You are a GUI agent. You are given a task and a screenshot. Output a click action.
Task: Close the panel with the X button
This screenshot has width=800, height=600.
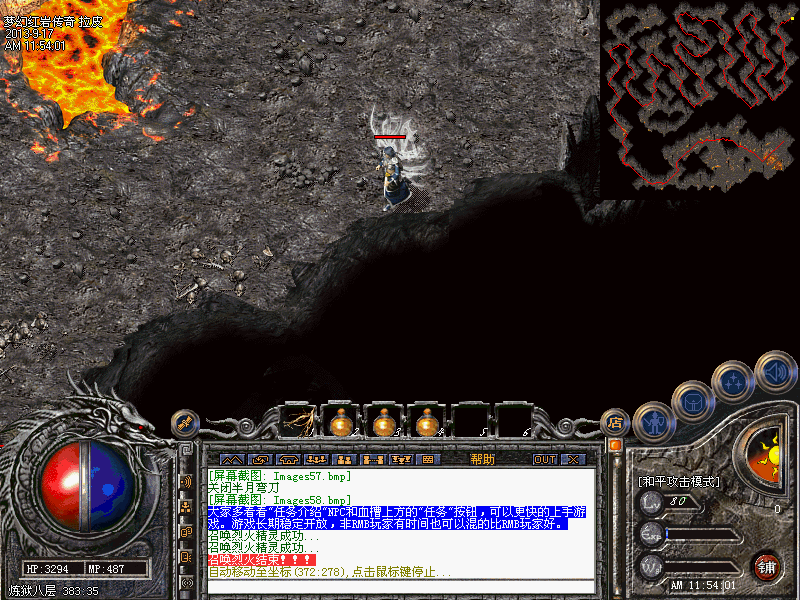click(573, 459)
